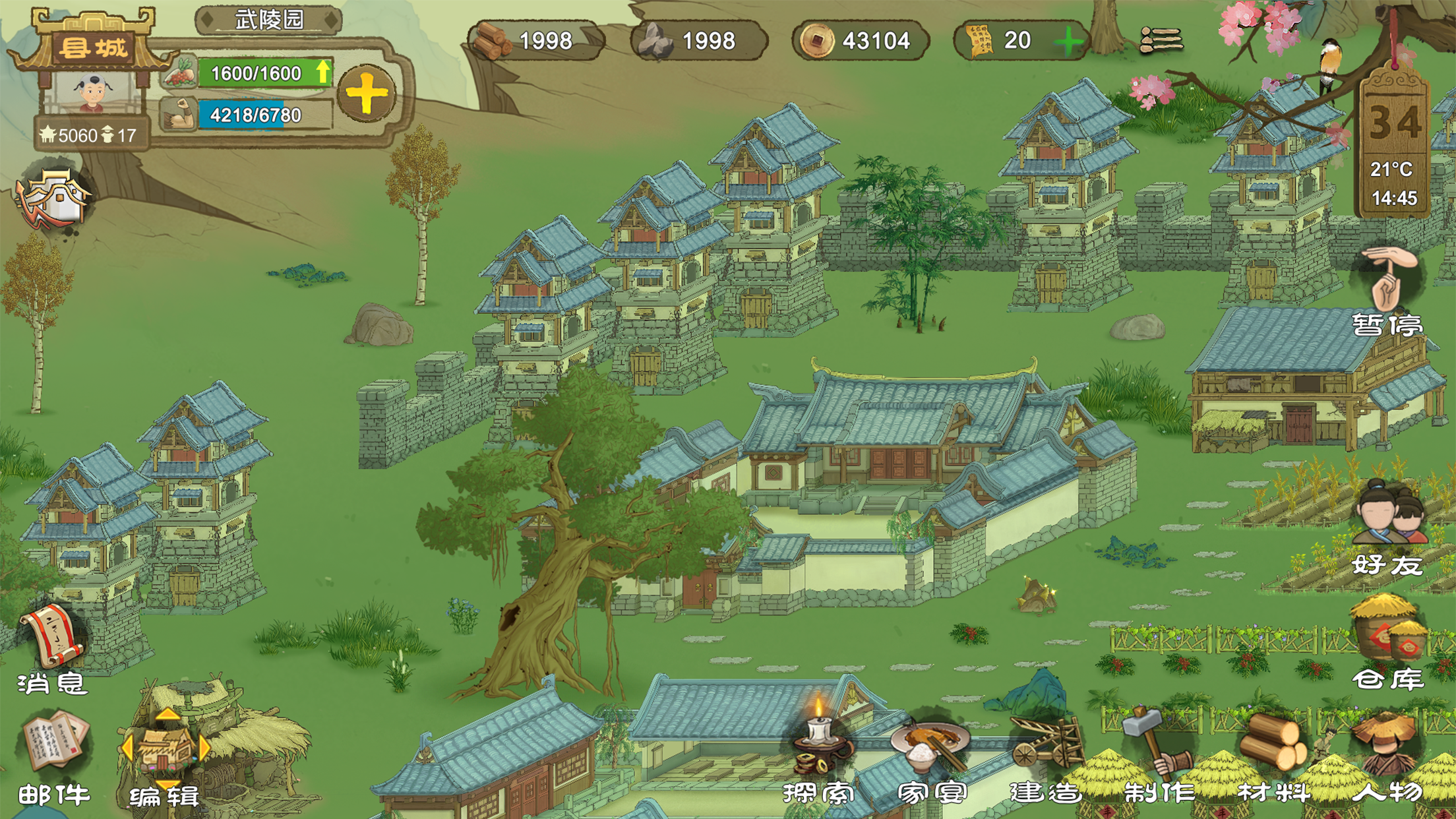Viewport: 1456px width, 819px height.
Task: Open the 消息 messages scroll
Action: 53,648
